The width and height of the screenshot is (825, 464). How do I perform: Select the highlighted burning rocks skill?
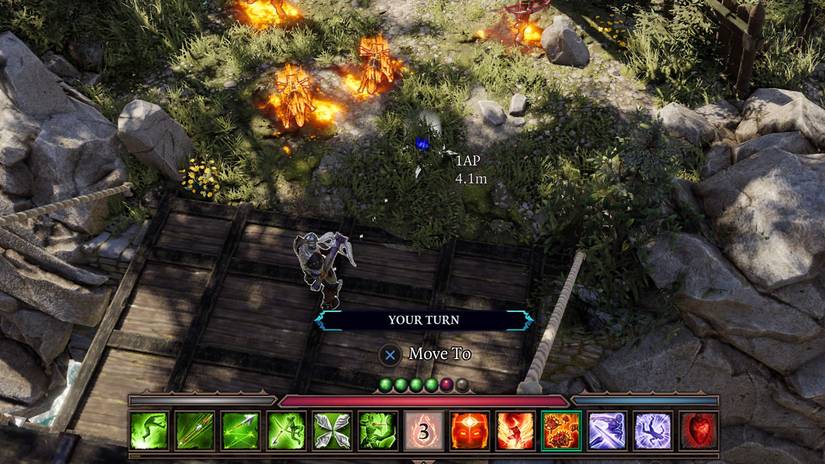pos(561,430)
